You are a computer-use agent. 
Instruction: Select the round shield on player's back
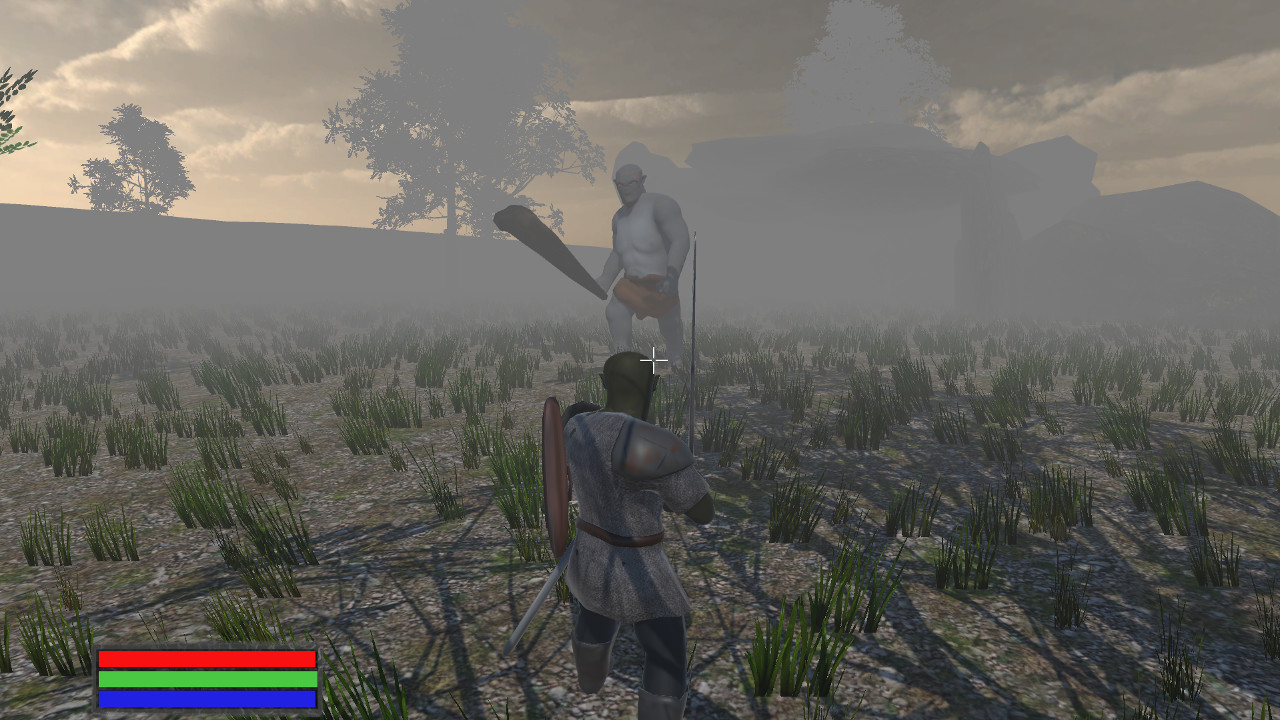557,470
